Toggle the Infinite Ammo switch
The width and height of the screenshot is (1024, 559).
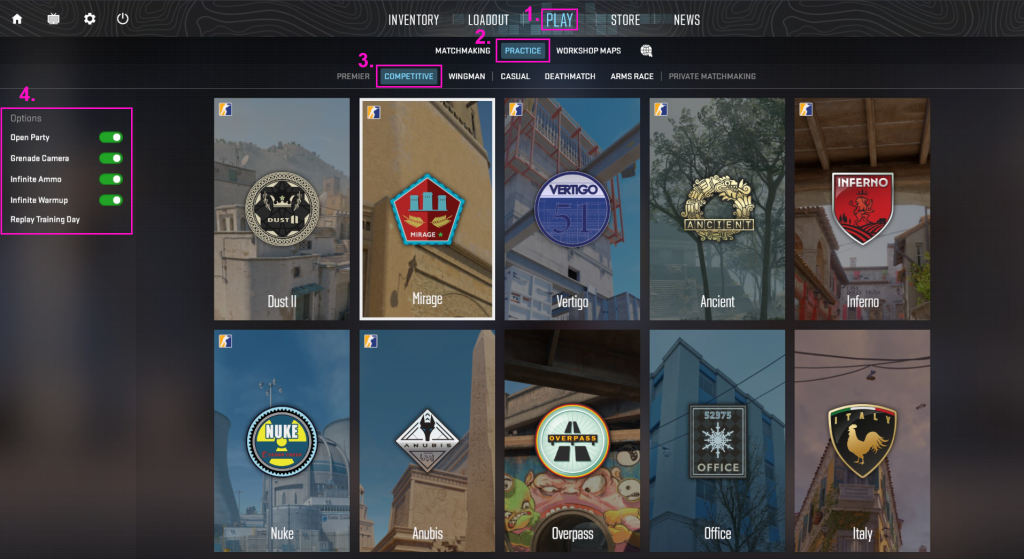tap(111, 180)
